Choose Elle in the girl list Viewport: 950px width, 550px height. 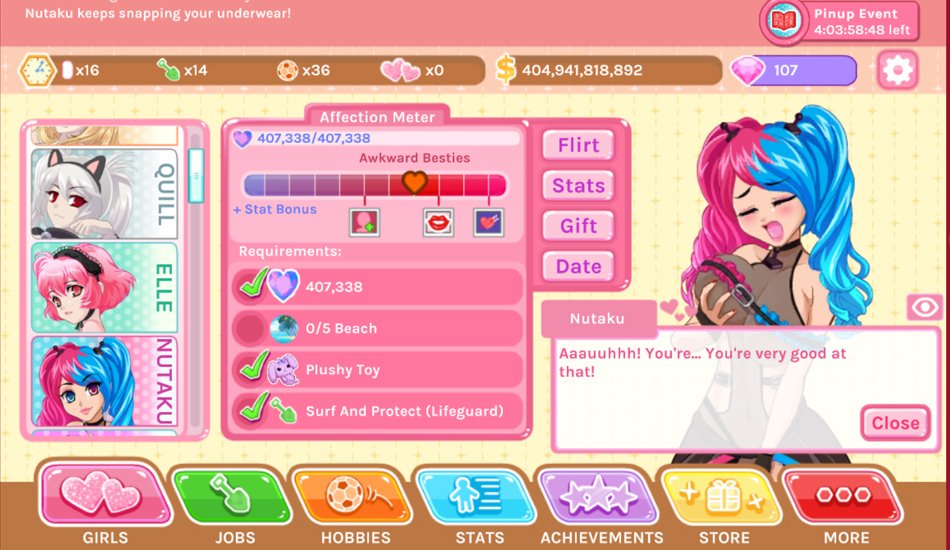(x=104, y=288)
